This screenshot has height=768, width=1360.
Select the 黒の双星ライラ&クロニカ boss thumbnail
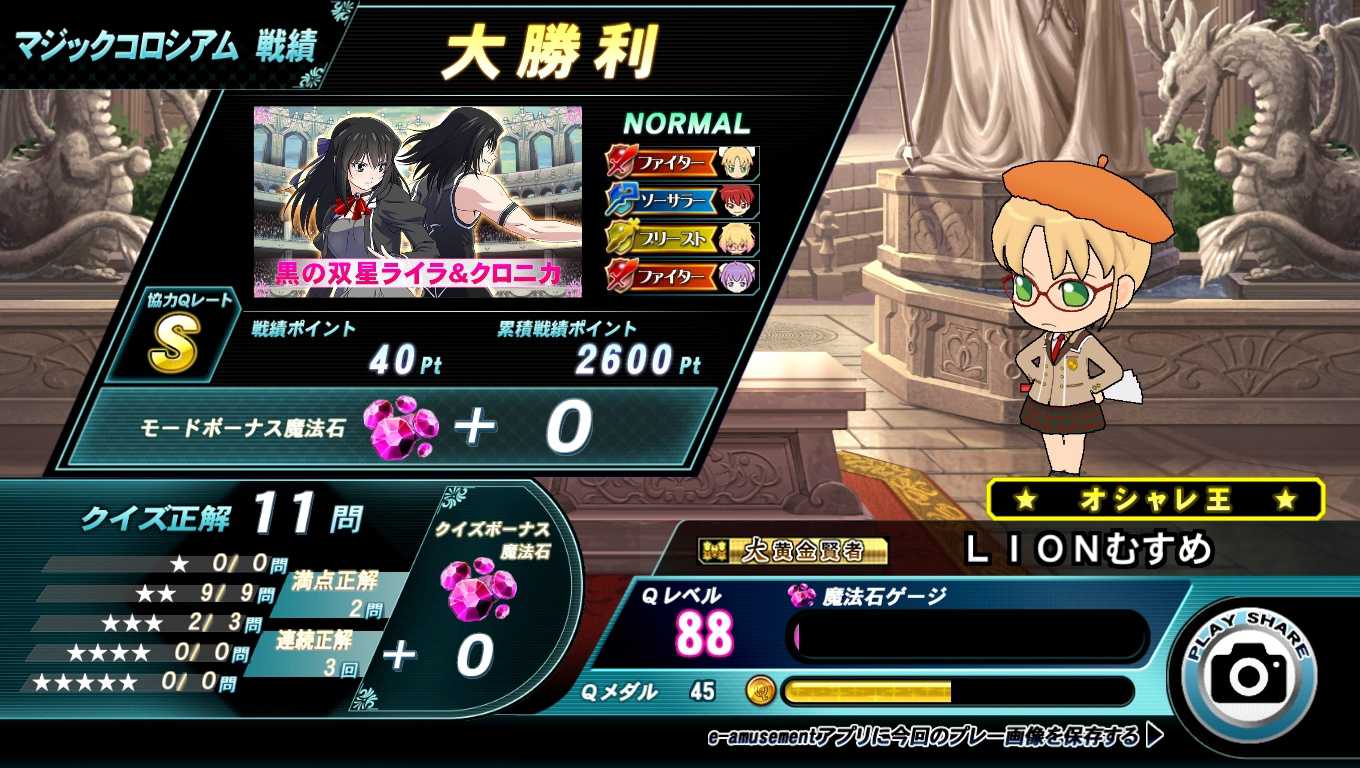click(x=416, y=202)
